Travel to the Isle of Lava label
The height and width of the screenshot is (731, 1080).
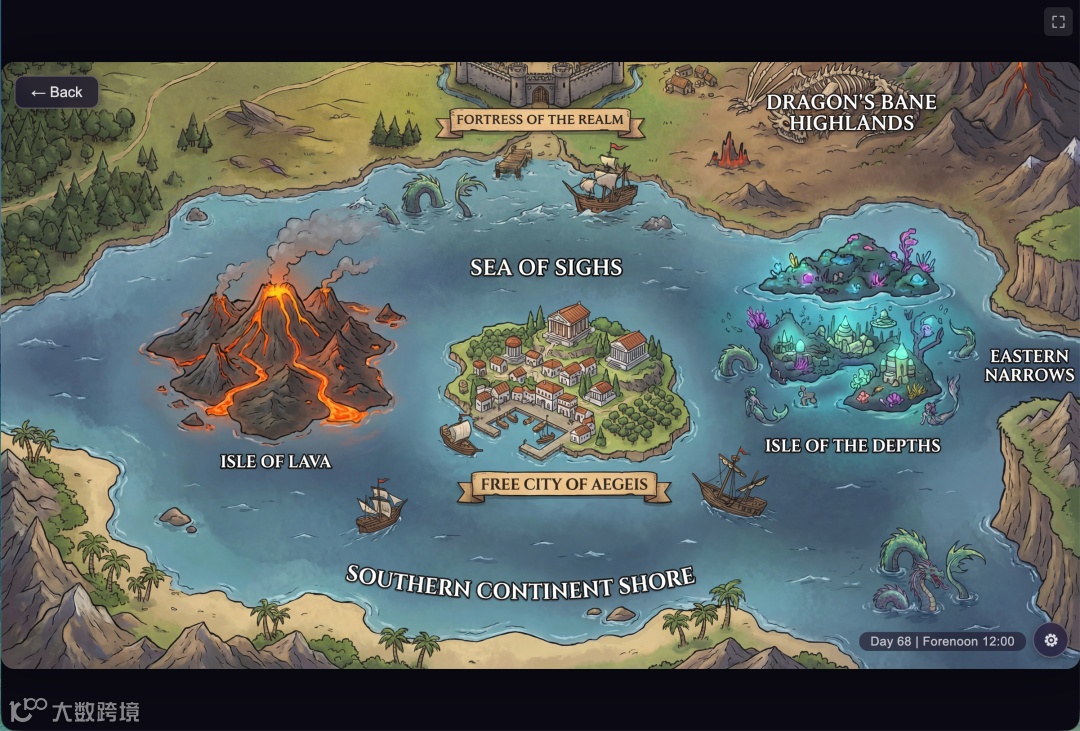pos(275,462)
